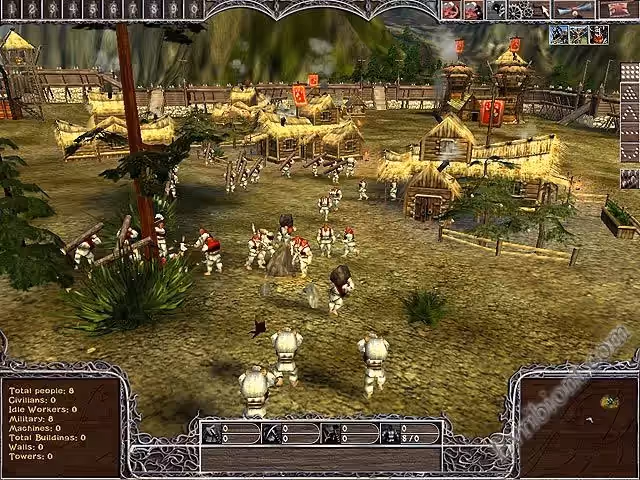Open the rolled scroll icon button

[x=576, y=10]
